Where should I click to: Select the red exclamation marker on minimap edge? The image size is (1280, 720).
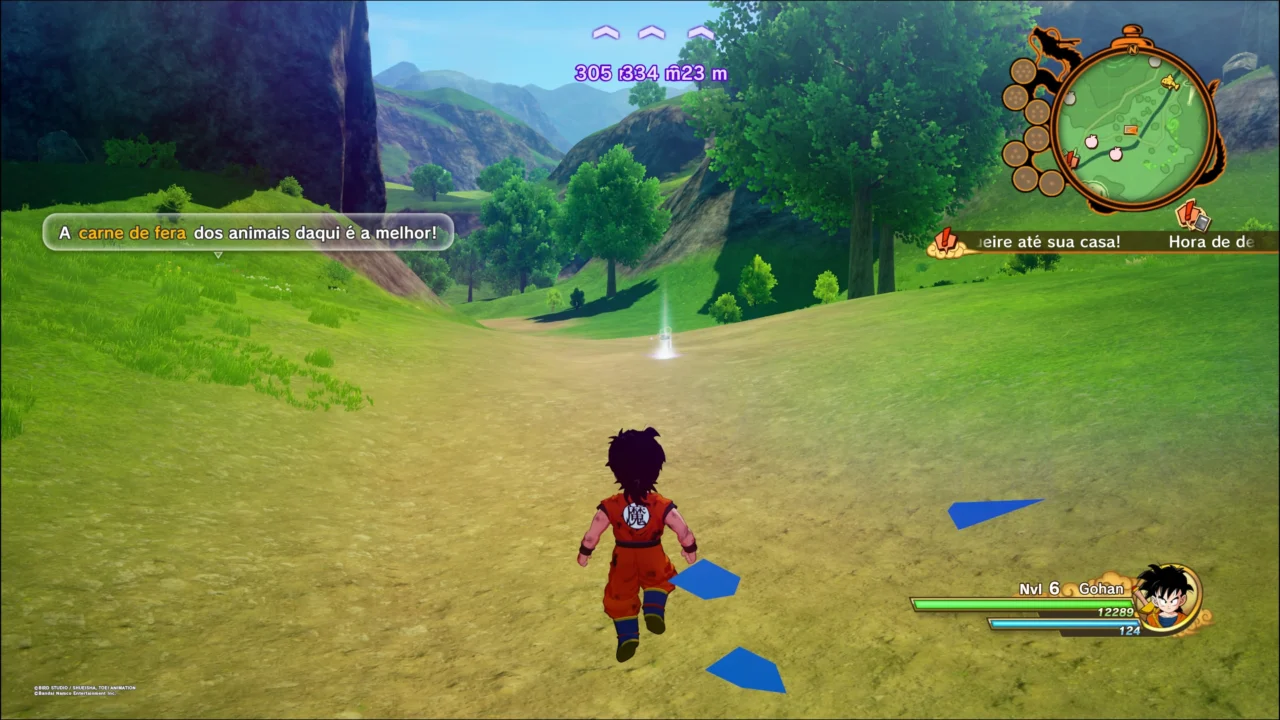pyautogui.click(x=1072, y=159)
